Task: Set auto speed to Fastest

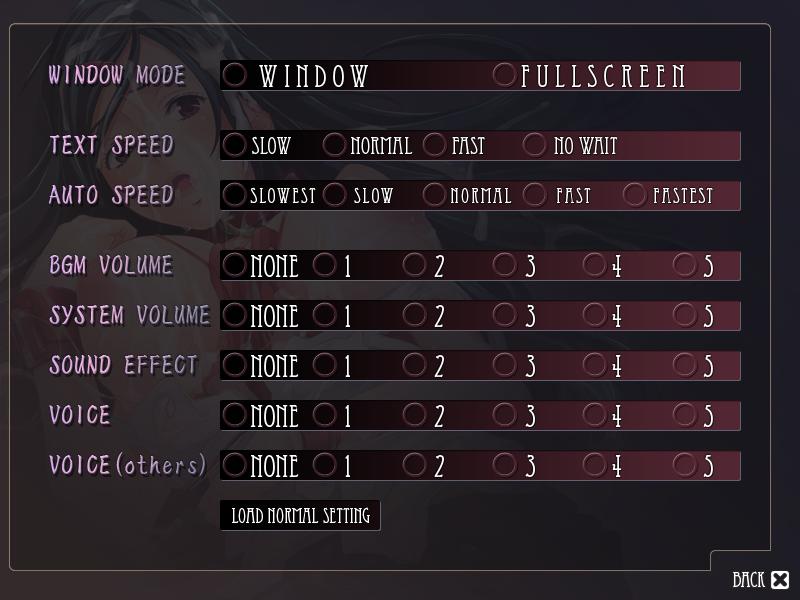Action: click(x=635, y=195)
